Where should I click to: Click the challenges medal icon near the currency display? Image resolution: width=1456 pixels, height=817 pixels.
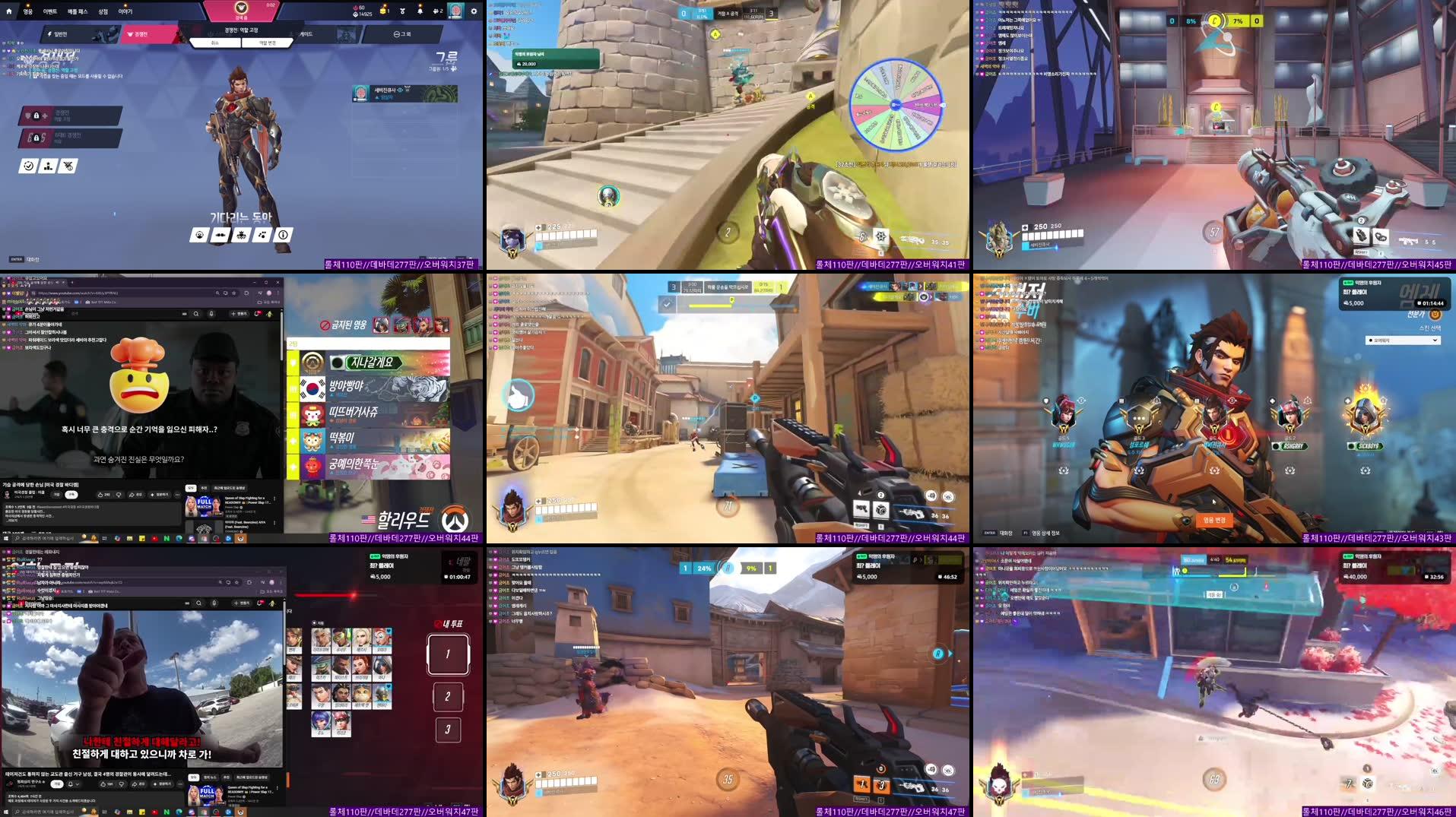[x=402, y=11]
